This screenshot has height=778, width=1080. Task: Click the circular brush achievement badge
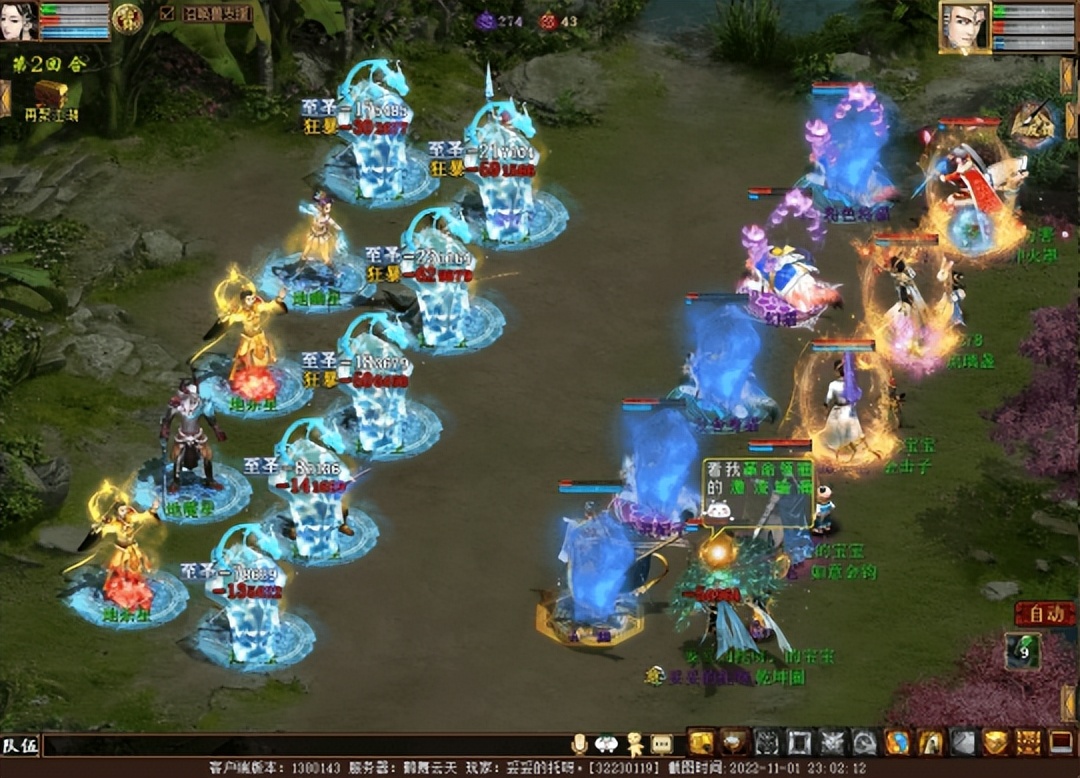(x=1034, y=126)
